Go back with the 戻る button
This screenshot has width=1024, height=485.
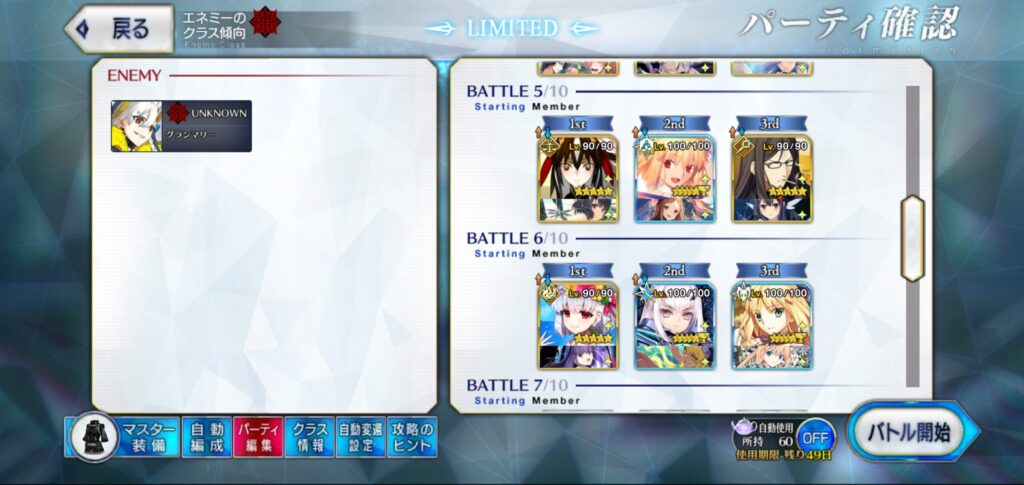point(119,28)
